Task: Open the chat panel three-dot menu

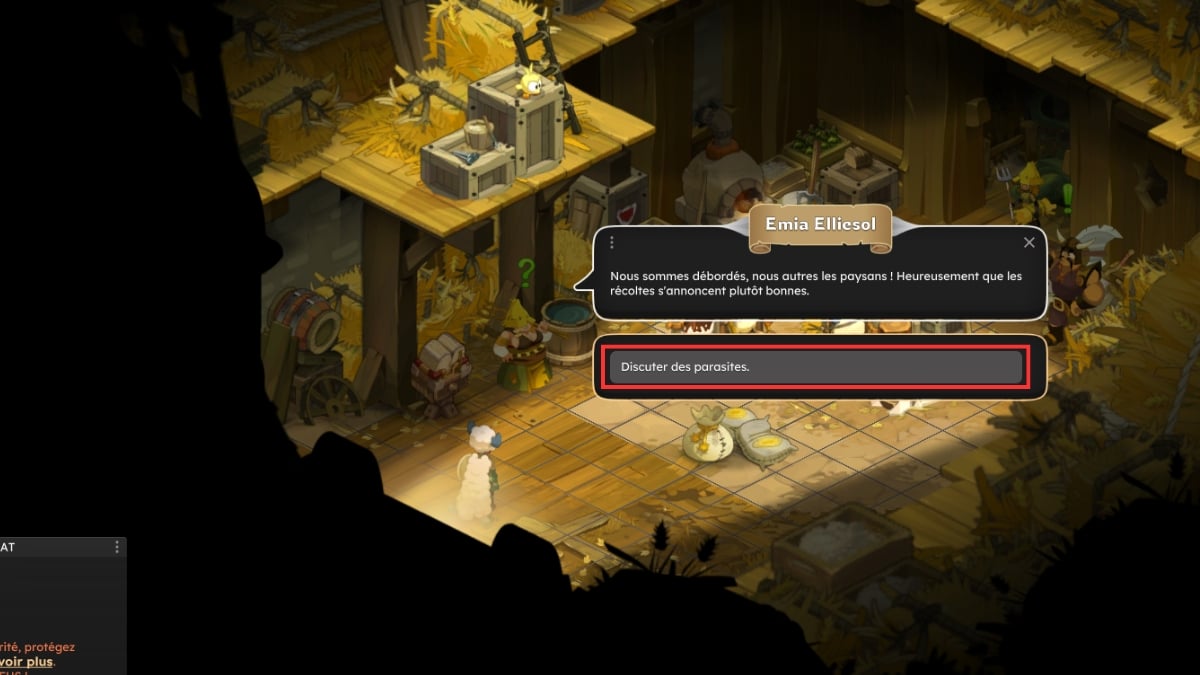Action: coord(117,547)
